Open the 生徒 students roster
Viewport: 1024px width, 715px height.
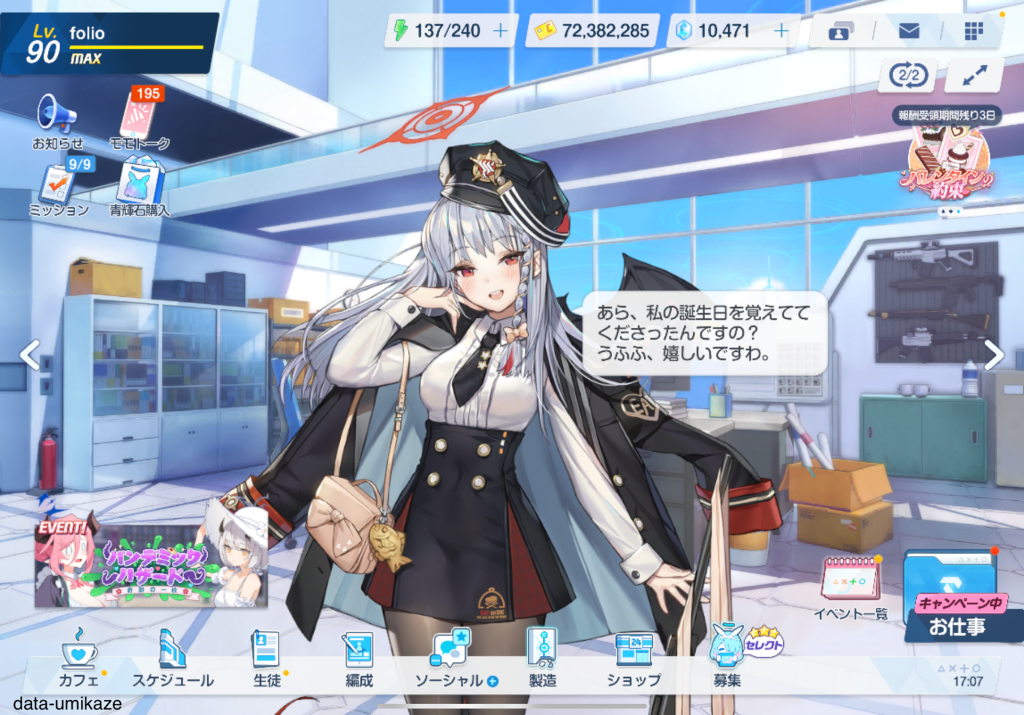[x=265, y=662]
